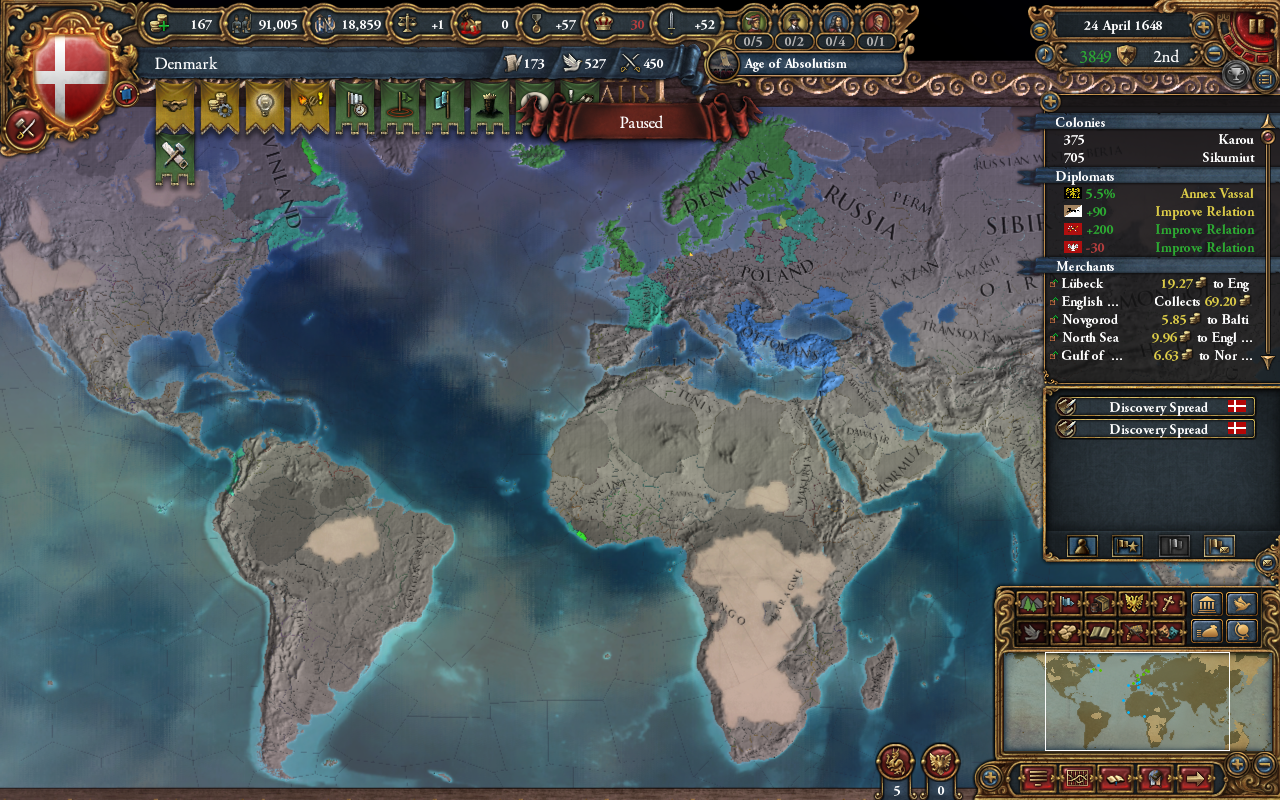Switch to political map mode
The width and height of the screenshot is (1280, 800).
point(1067,604)
